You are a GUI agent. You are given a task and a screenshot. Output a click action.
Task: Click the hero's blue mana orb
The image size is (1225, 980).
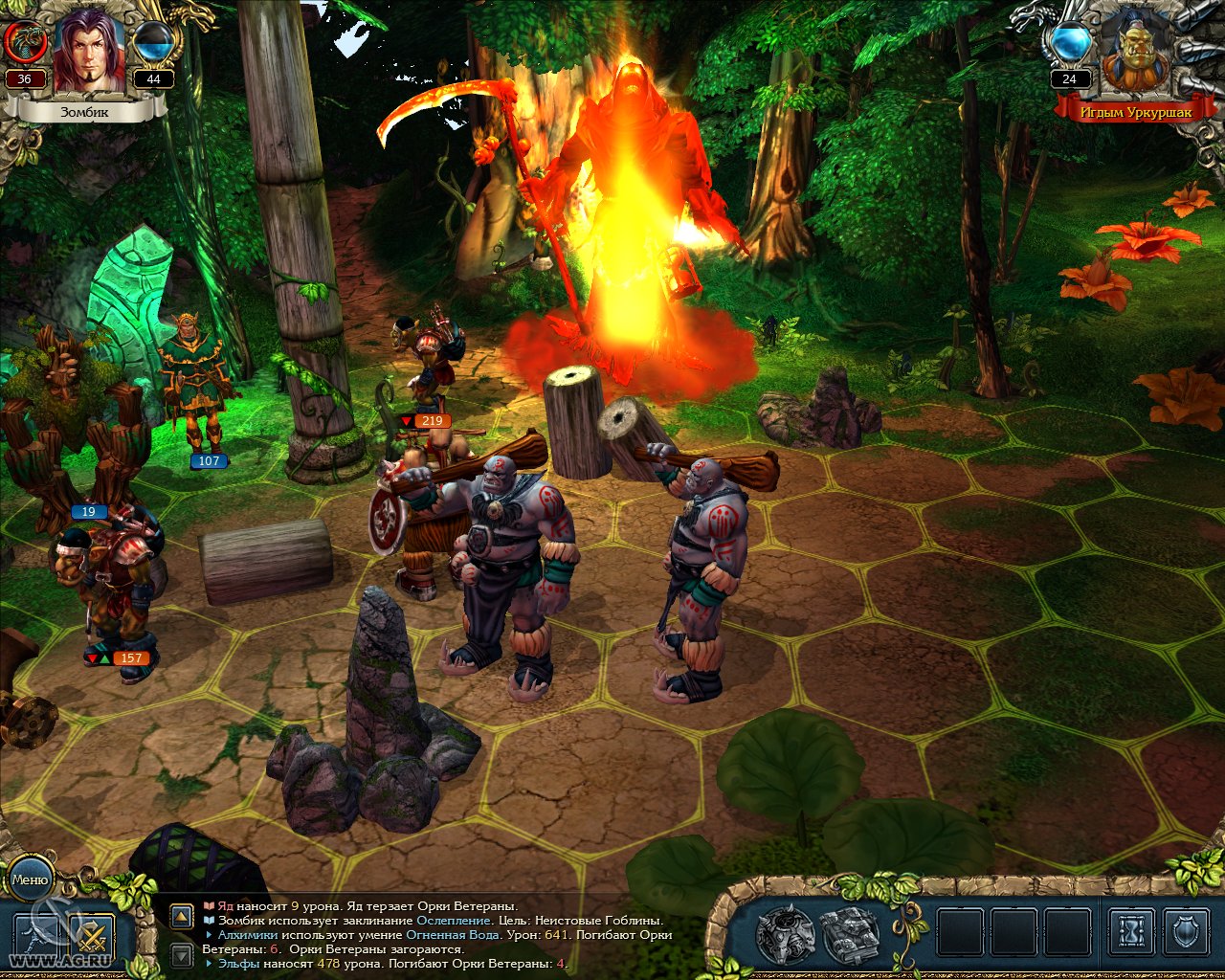tap(153, 42)
